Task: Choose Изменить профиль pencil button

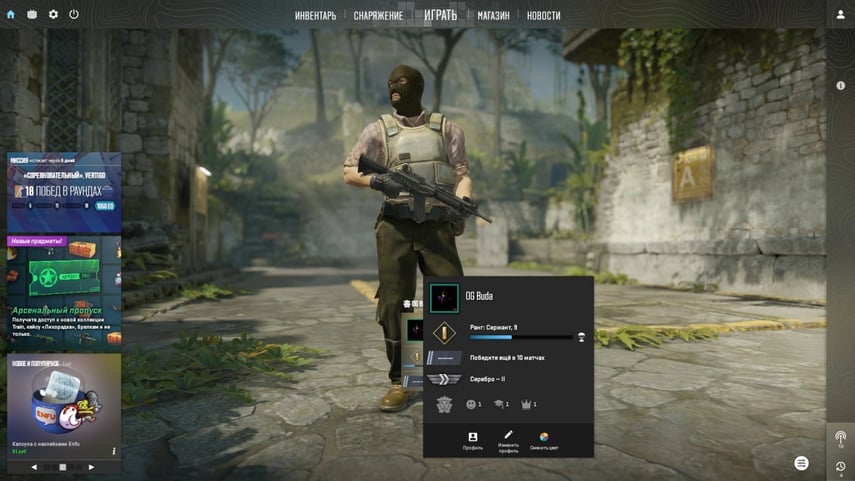Action: point(508,440)
